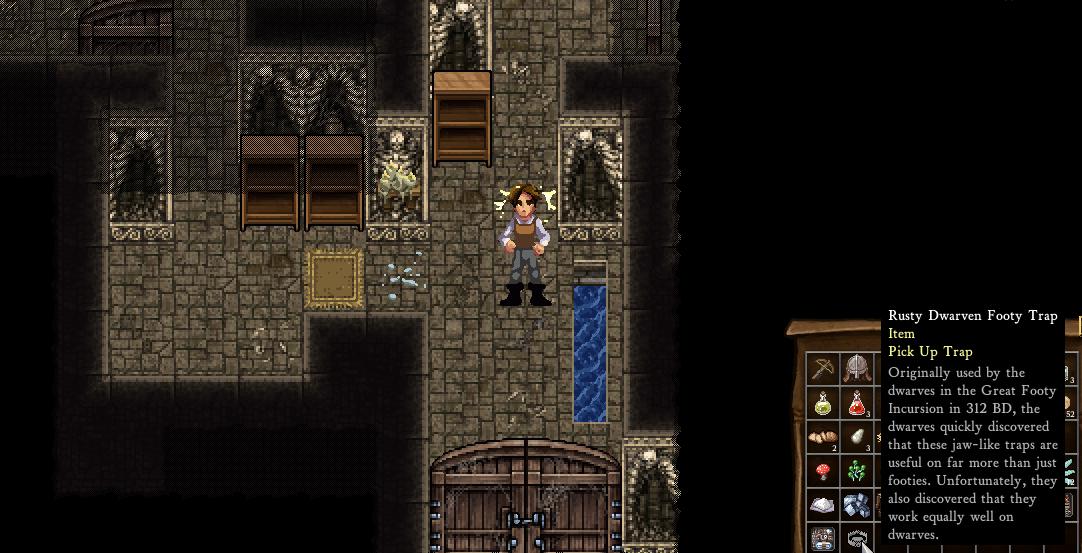Choose the red potion stack
1082x553 pixels.
(x=856, y=403)
